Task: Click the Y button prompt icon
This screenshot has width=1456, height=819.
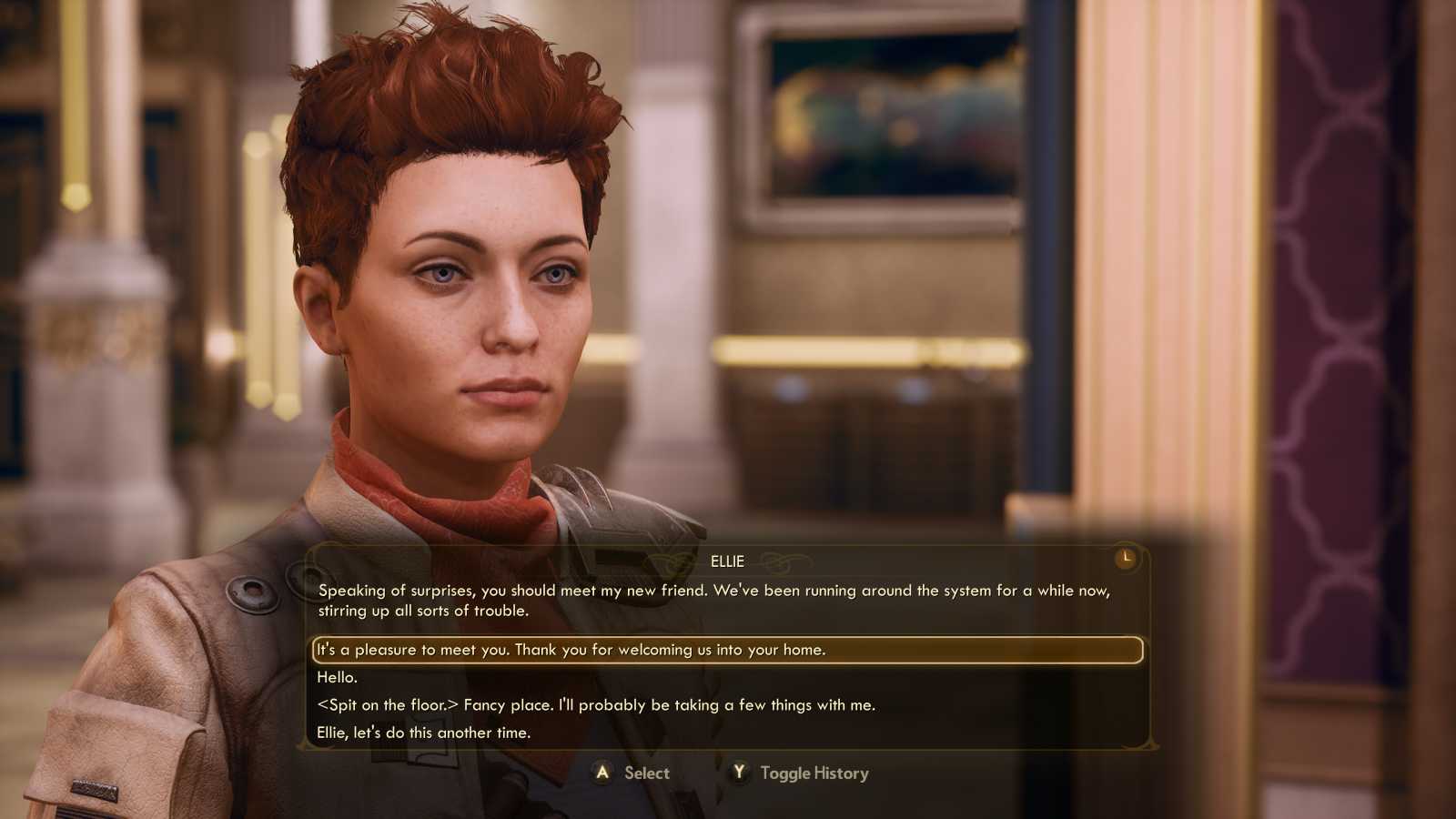Action: 737,773
